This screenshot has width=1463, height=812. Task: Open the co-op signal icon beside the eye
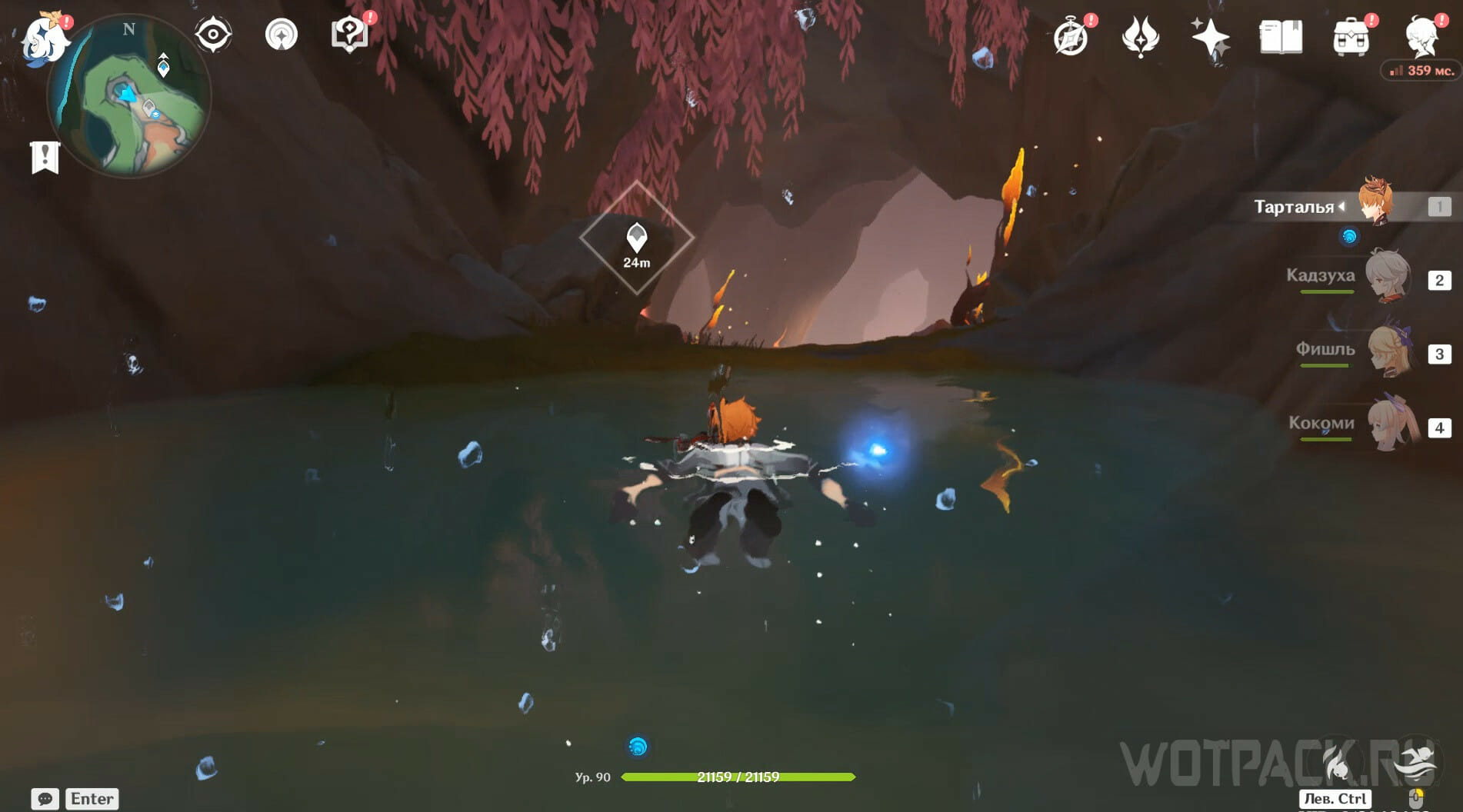(x=282, y=35)
